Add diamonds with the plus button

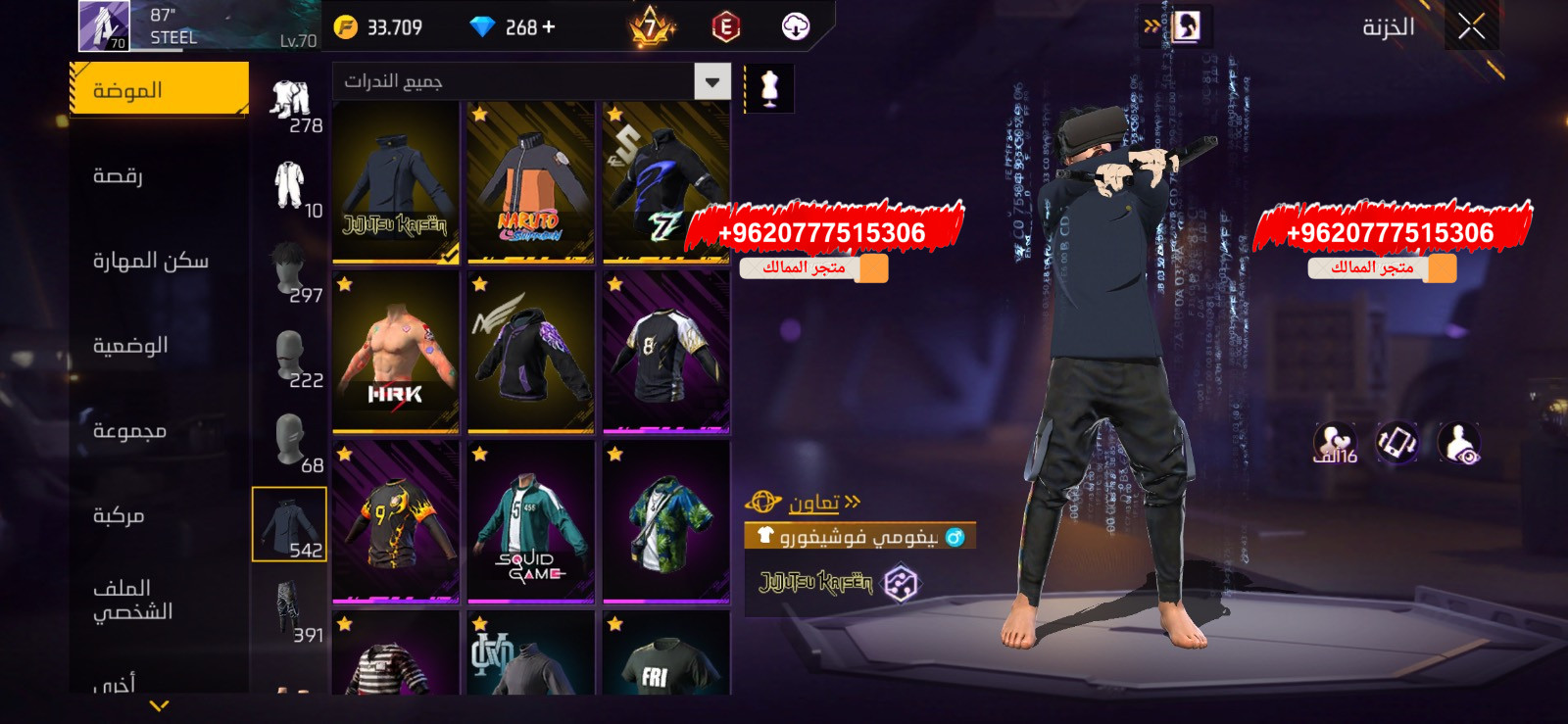[549, 27]
